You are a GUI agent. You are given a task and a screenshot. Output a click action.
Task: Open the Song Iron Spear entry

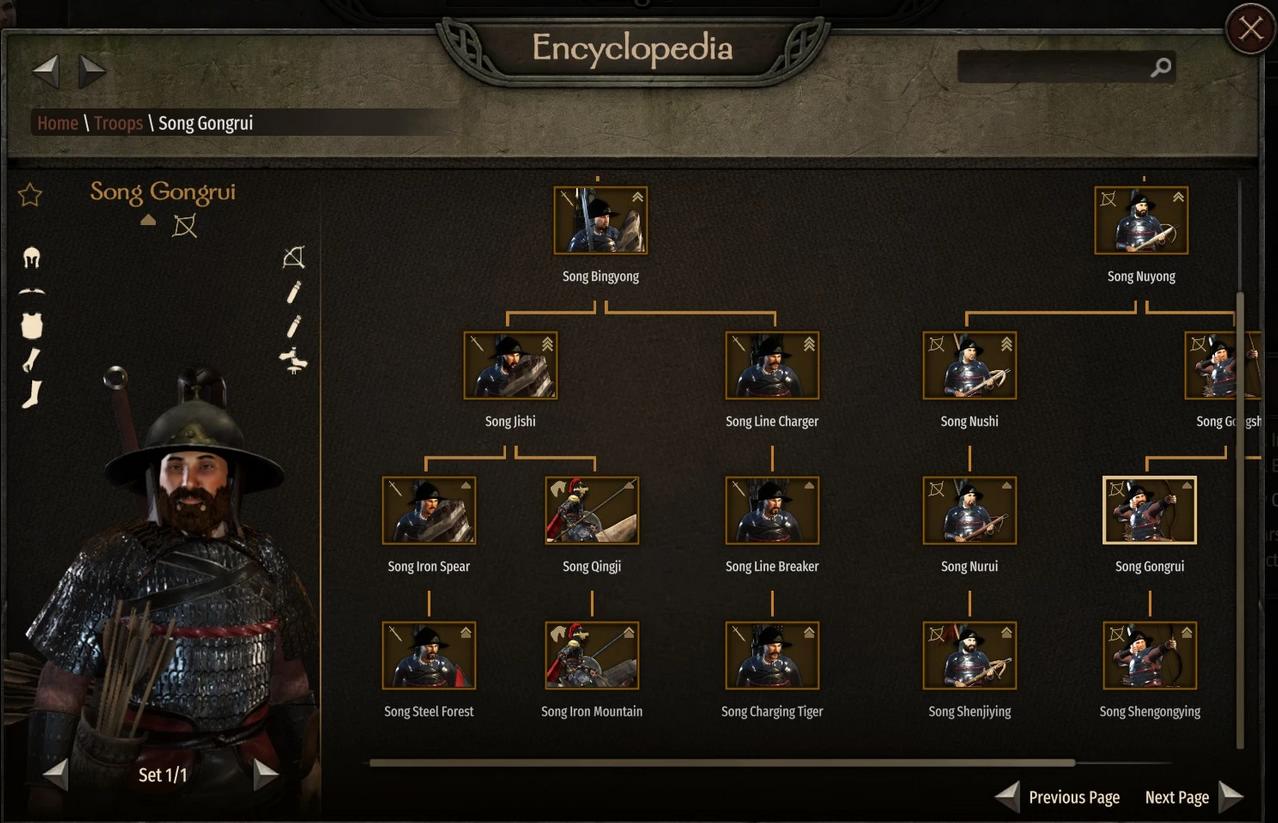coord(429,510)
